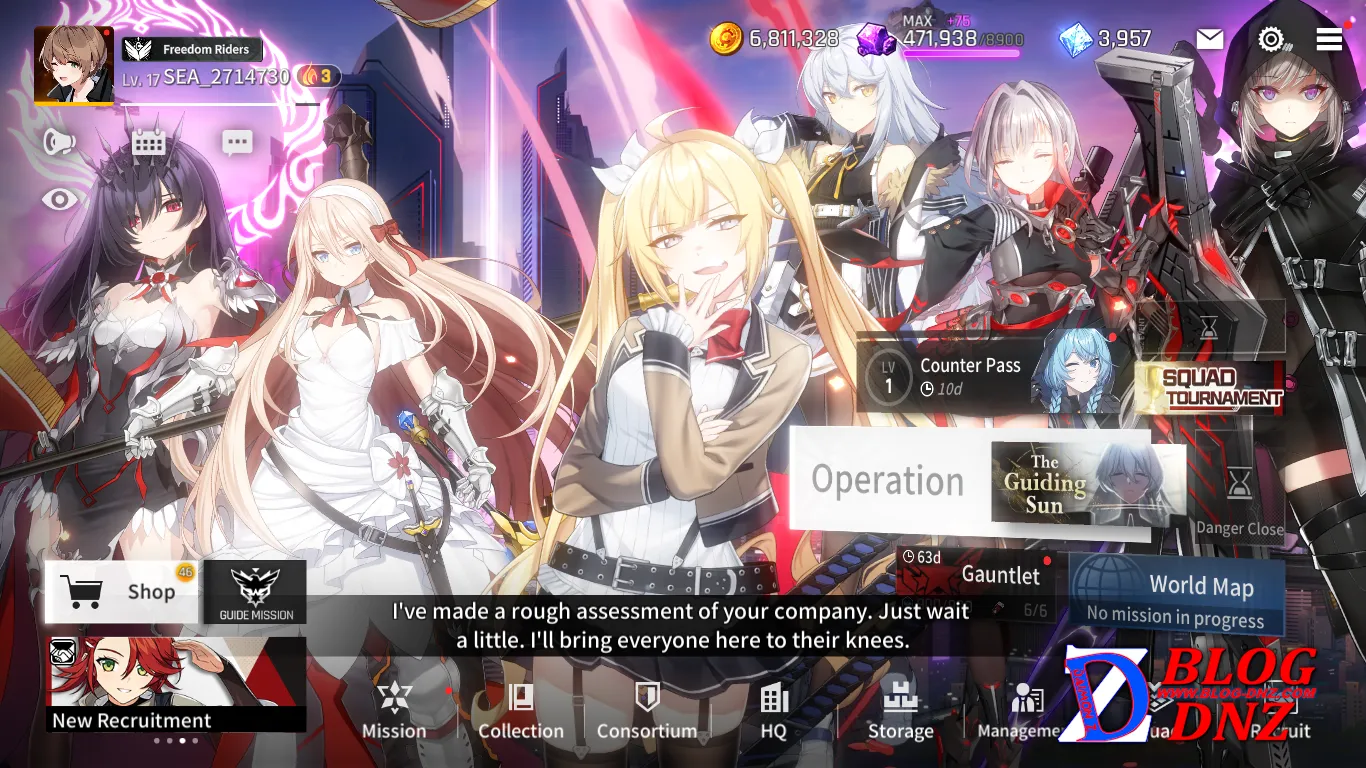Open the mailbox envelope icon
The width and height of the screenshot is (1366, 768).
click(x=1210, y=39)
